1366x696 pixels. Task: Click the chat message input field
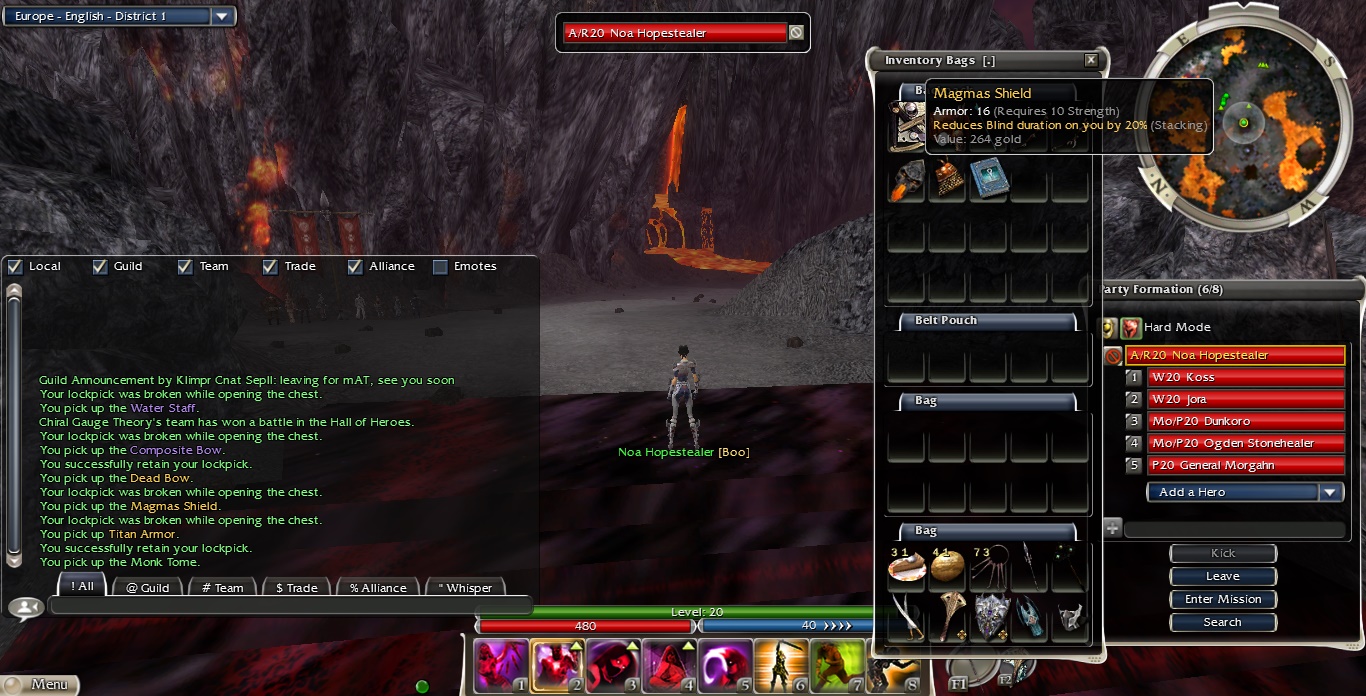[290, 606]
